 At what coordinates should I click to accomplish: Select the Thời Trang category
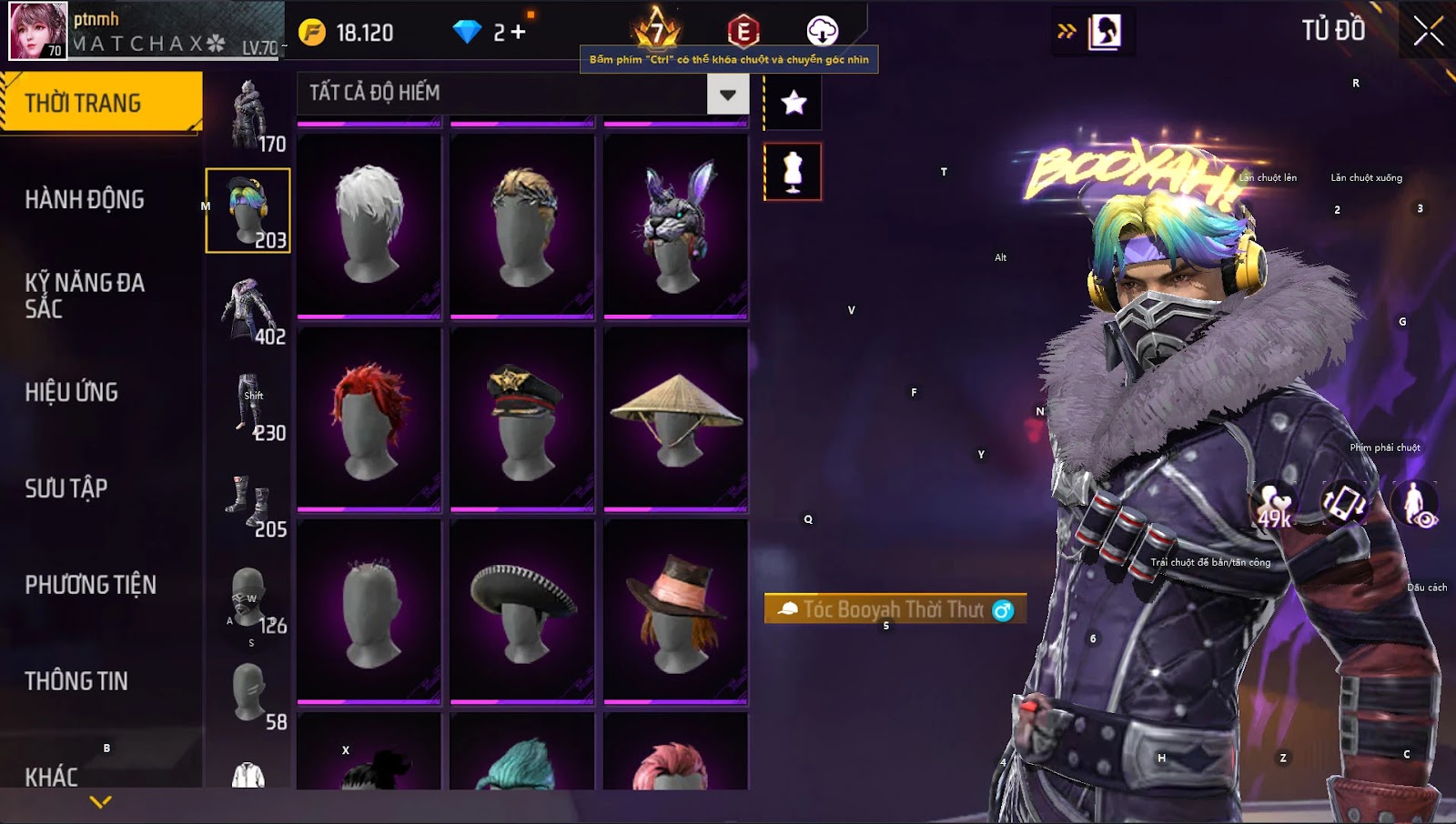coord(100,102)
